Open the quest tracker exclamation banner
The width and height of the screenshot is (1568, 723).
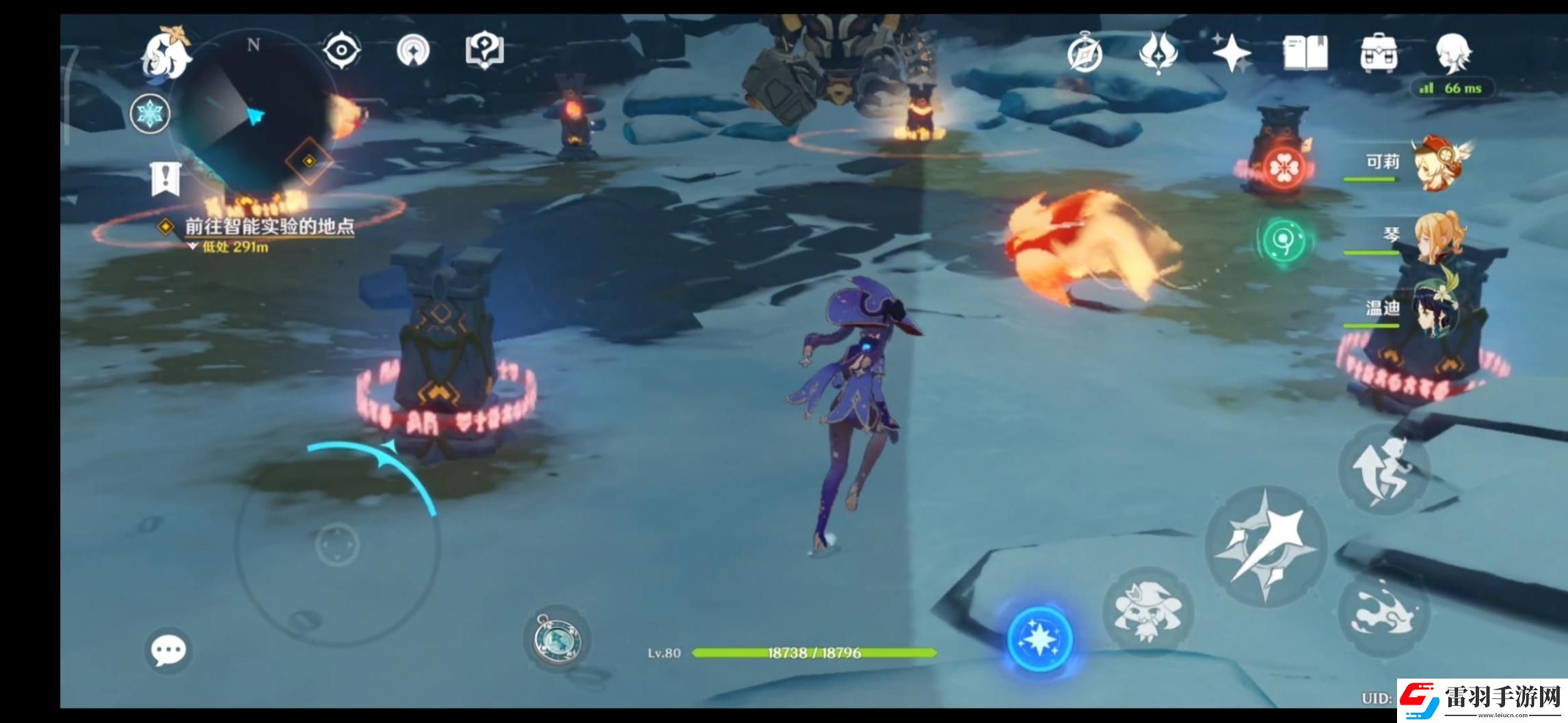coord(165,179)
